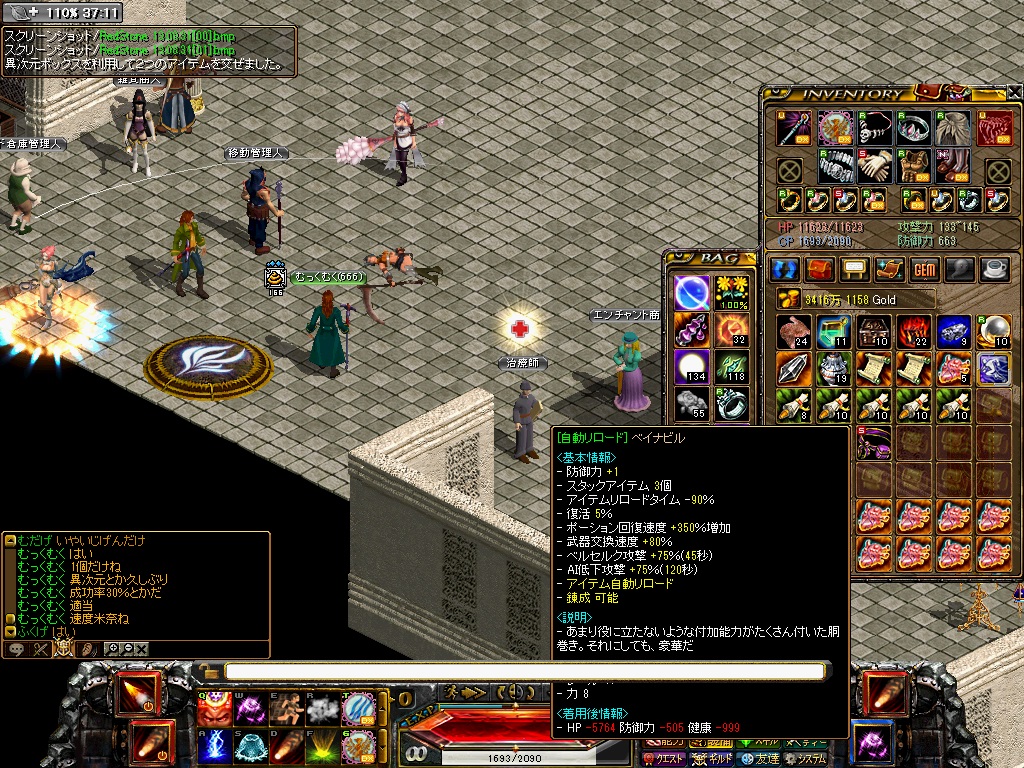Activate the red demon mask skill
Image resolution: width=1024 pixels, height=768 pixels.
click(x=213, y=708)
